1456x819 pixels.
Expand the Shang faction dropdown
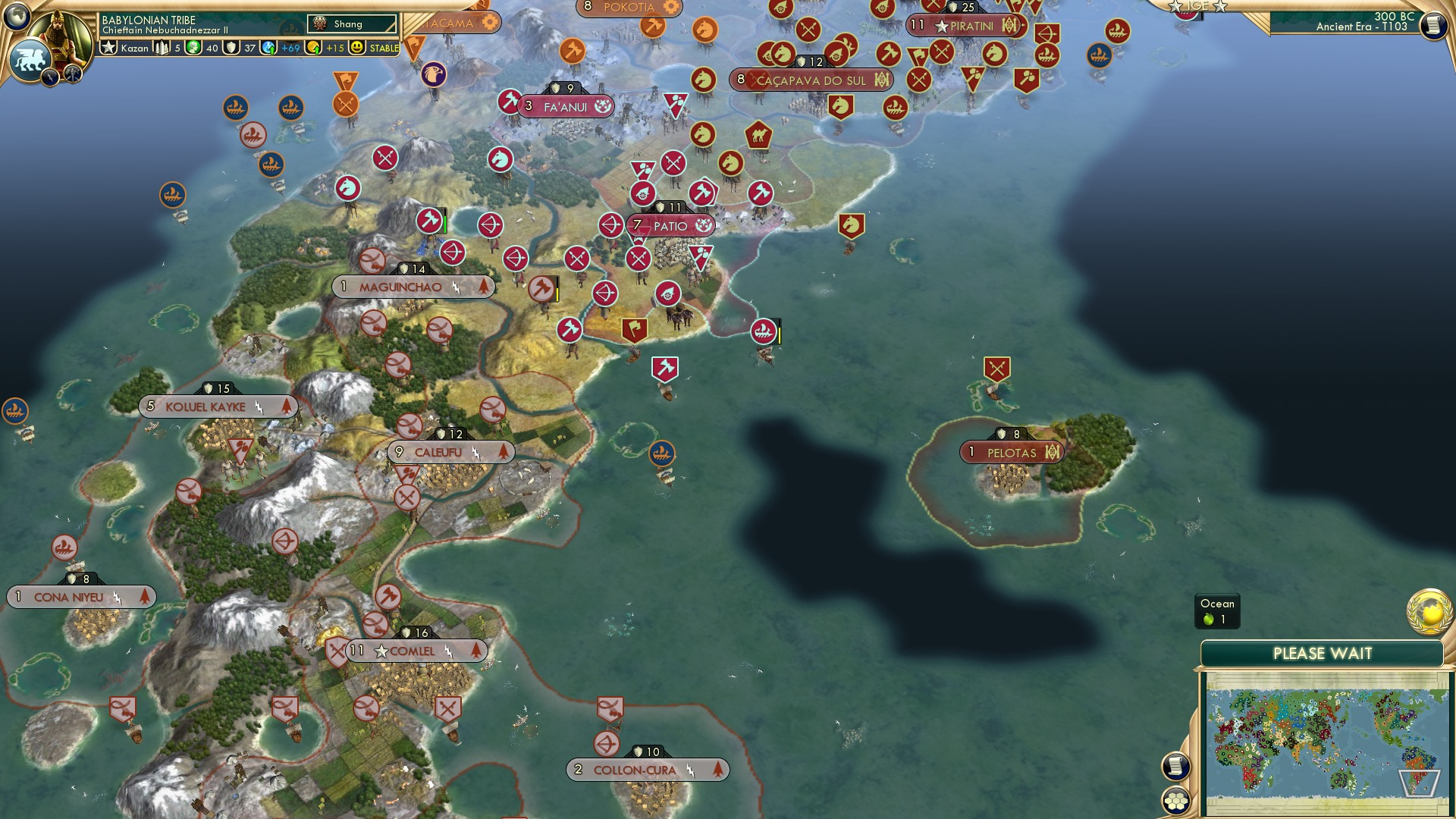pyautogui.click(x=353, y=24)
